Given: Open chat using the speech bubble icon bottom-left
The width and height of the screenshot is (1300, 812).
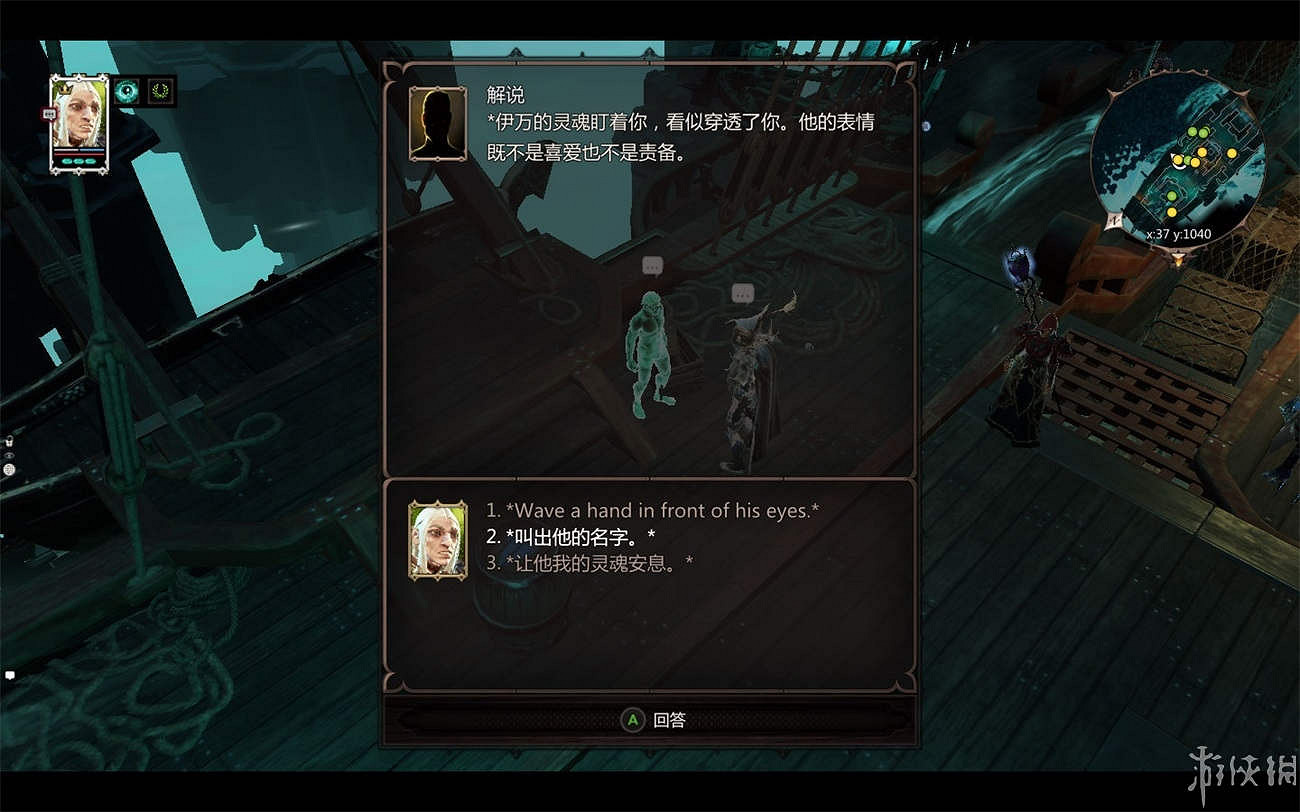Looking at the screenshot, I should coord(9,675).
